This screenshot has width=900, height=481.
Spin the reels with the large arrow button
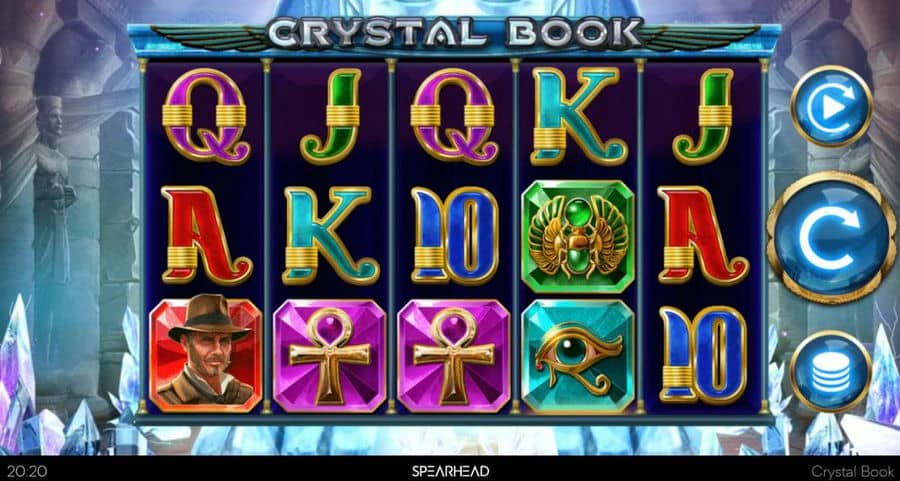(831, 237)
